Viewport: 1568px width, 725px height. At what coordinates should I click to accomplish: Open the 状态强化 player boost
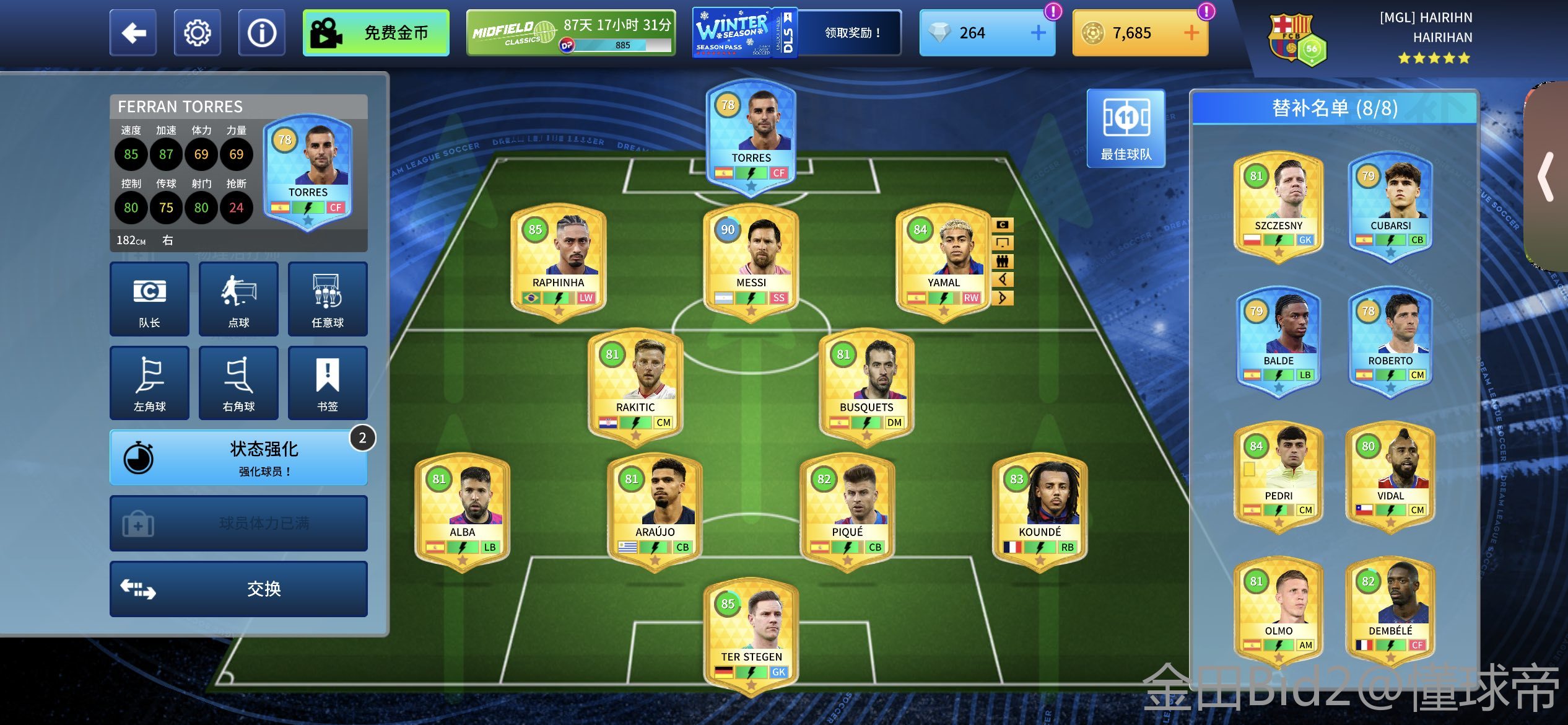point(238,458)
